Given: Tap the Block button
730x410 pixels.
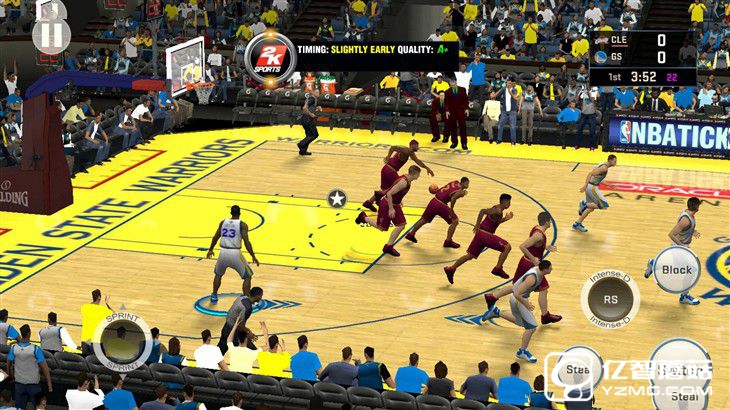Looking at the screenshot, I should point(677,269).
